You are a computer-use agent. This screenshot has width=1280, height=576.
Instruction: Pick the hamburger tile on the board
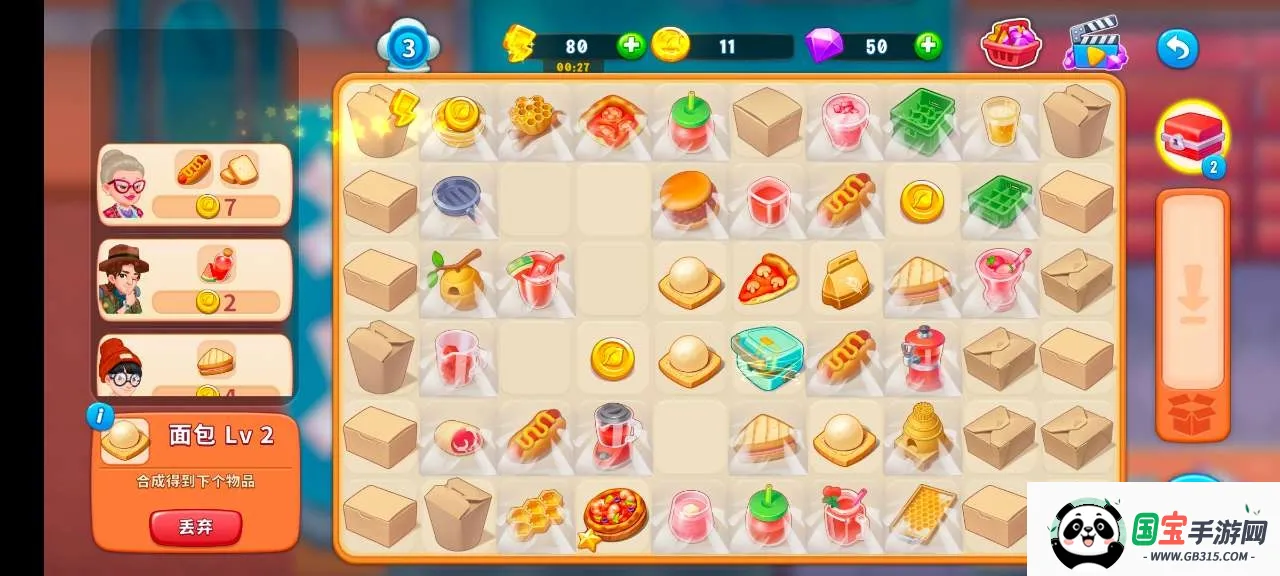click(x=689, y=198)
